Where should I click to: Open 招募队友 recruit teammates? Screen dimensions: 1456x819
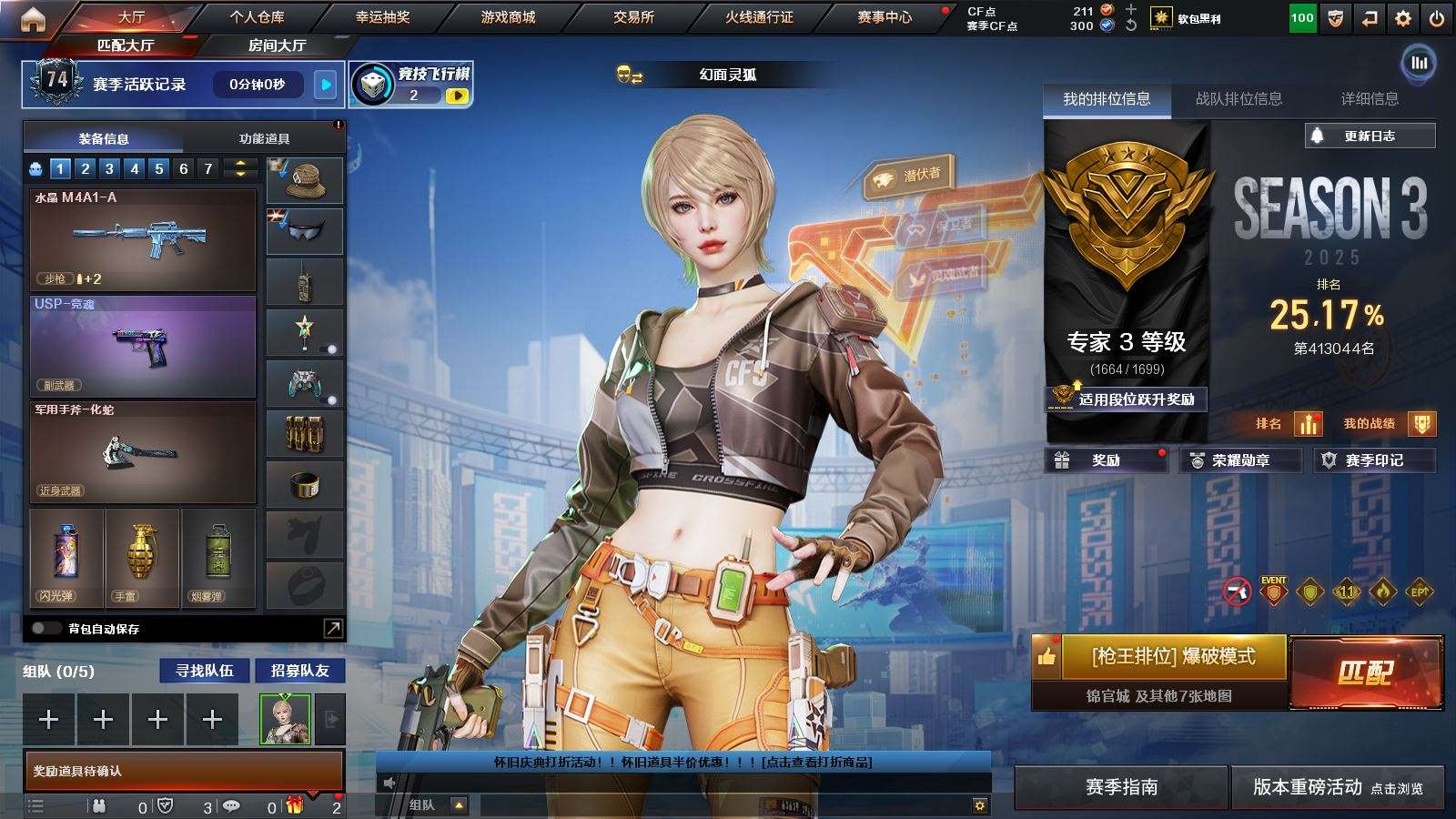click(299, 671)
